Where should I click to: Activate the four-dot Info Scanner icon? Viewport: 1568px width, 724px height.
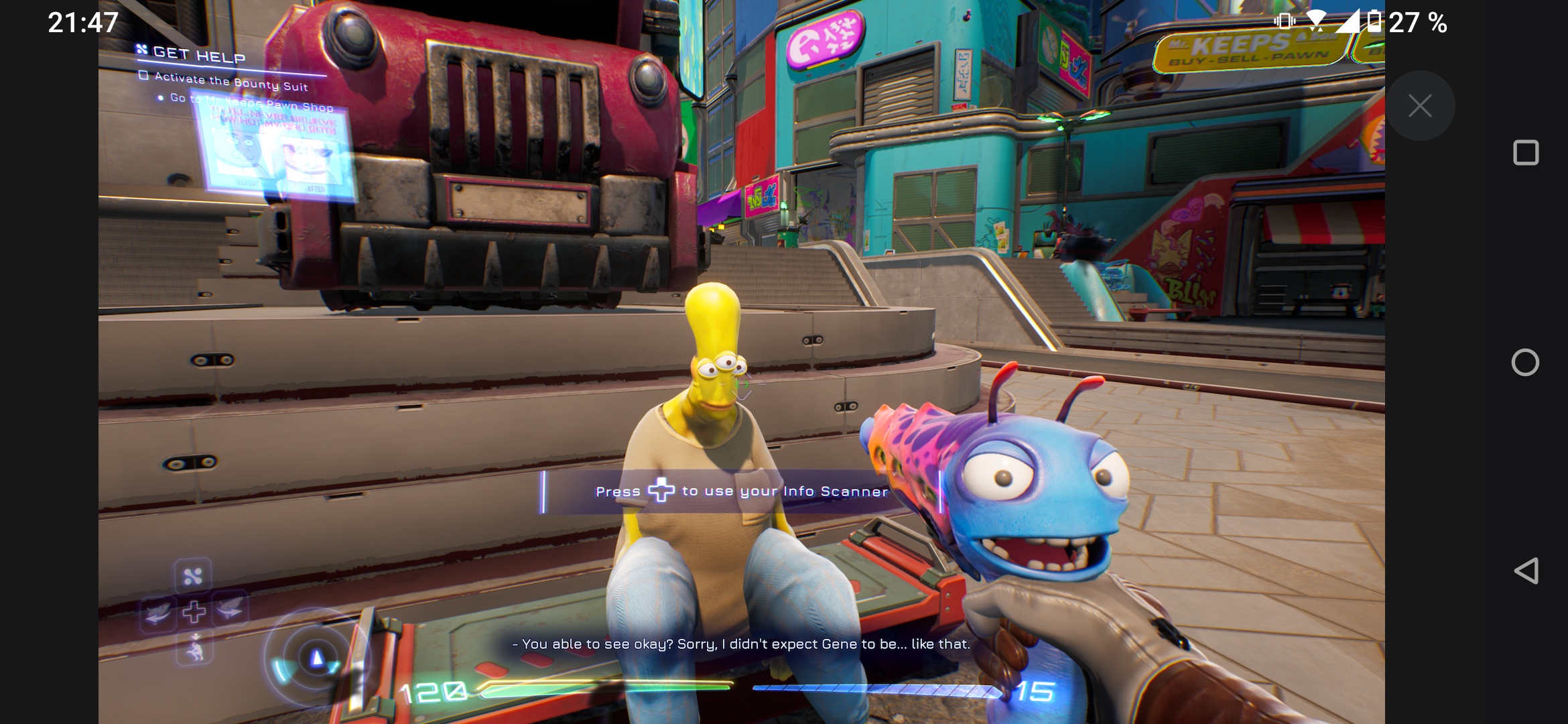pyautogui.click(x=193, y=576)
